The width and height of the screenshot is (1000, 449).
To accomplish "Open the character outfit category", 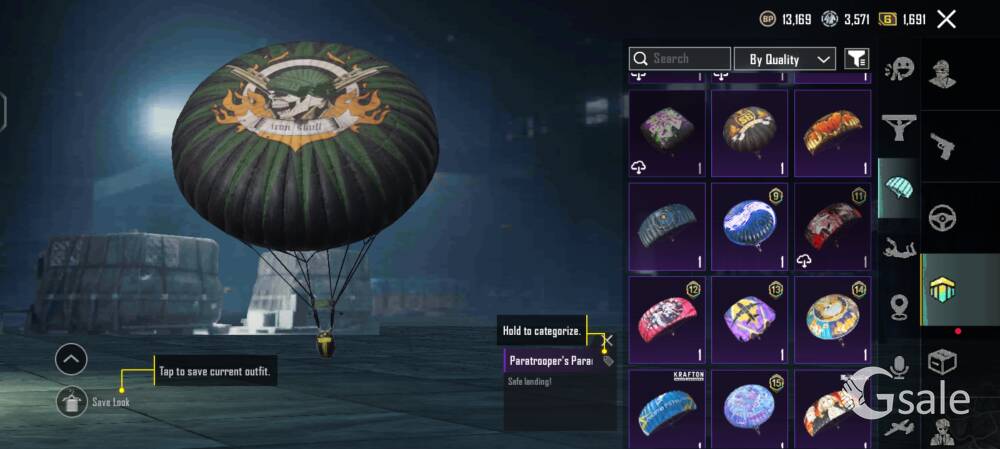I will 942,74.
